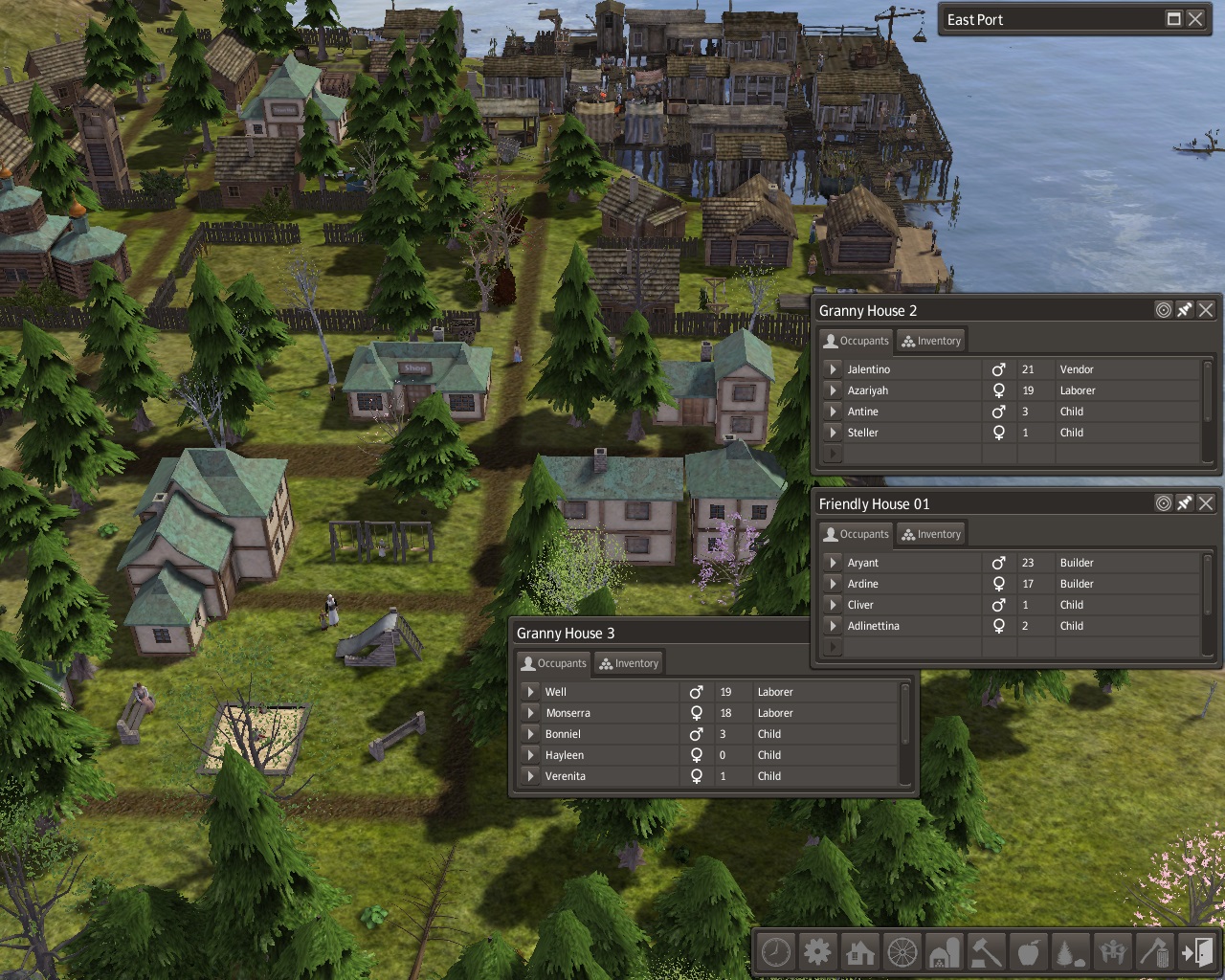Close the Granny House 2 panel
The image size is (1225, 980).
[x=1206, y=310]
